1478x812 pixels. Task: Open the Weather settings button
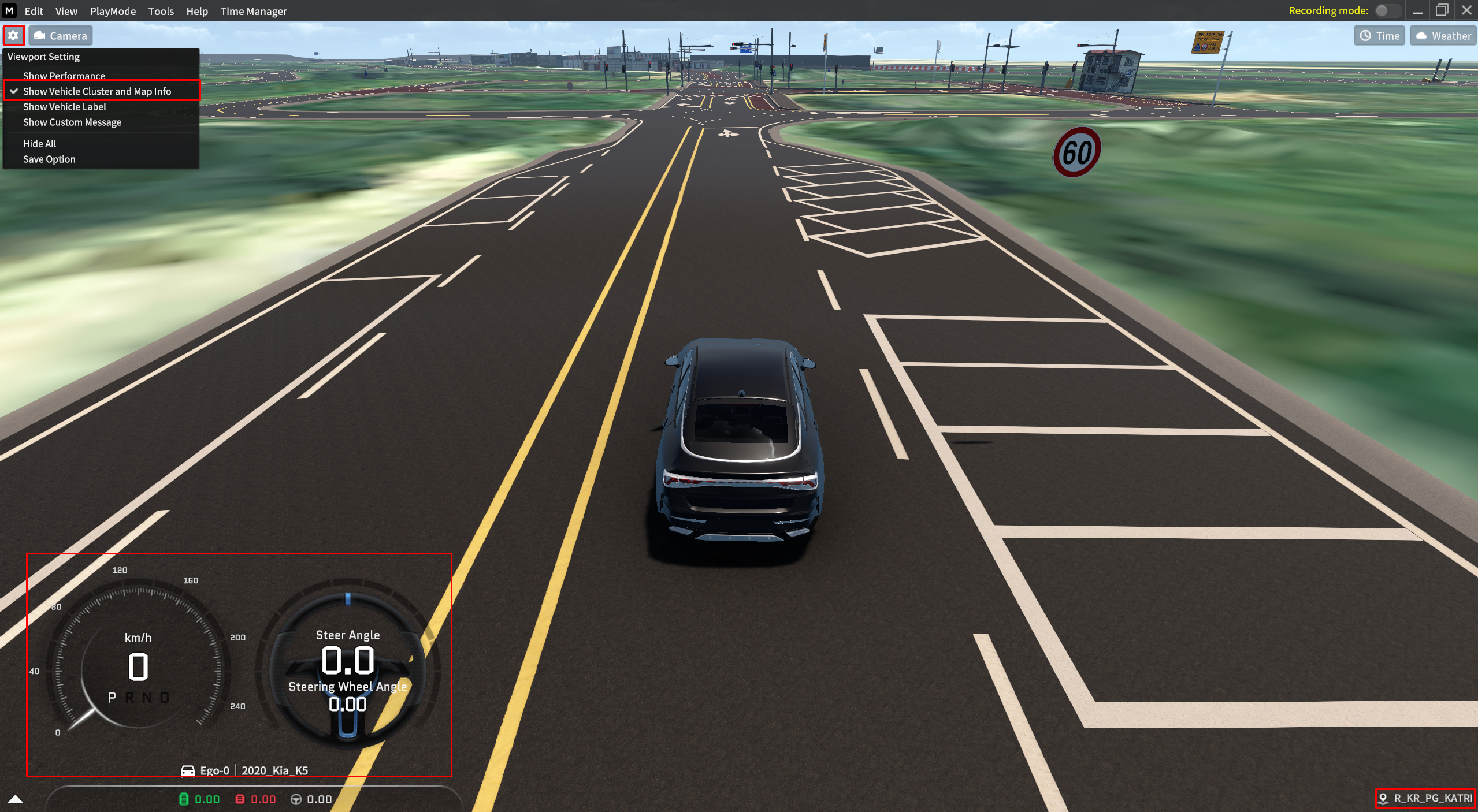point(1443,36)
